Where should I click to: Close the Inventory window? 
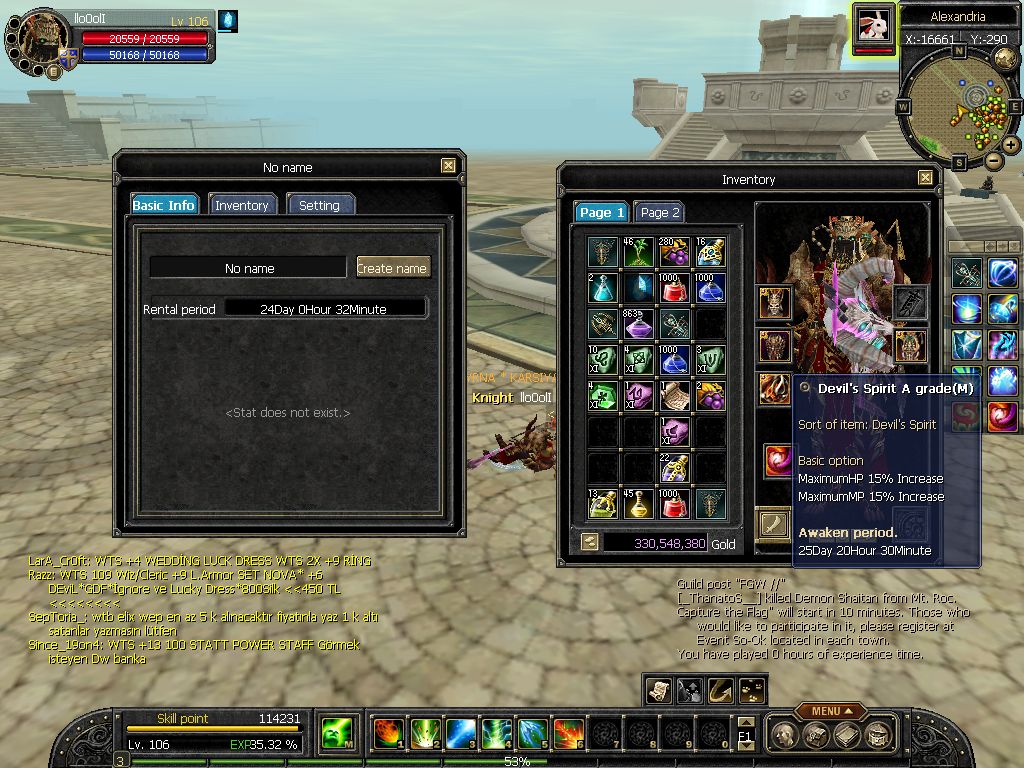pos(925,179)
